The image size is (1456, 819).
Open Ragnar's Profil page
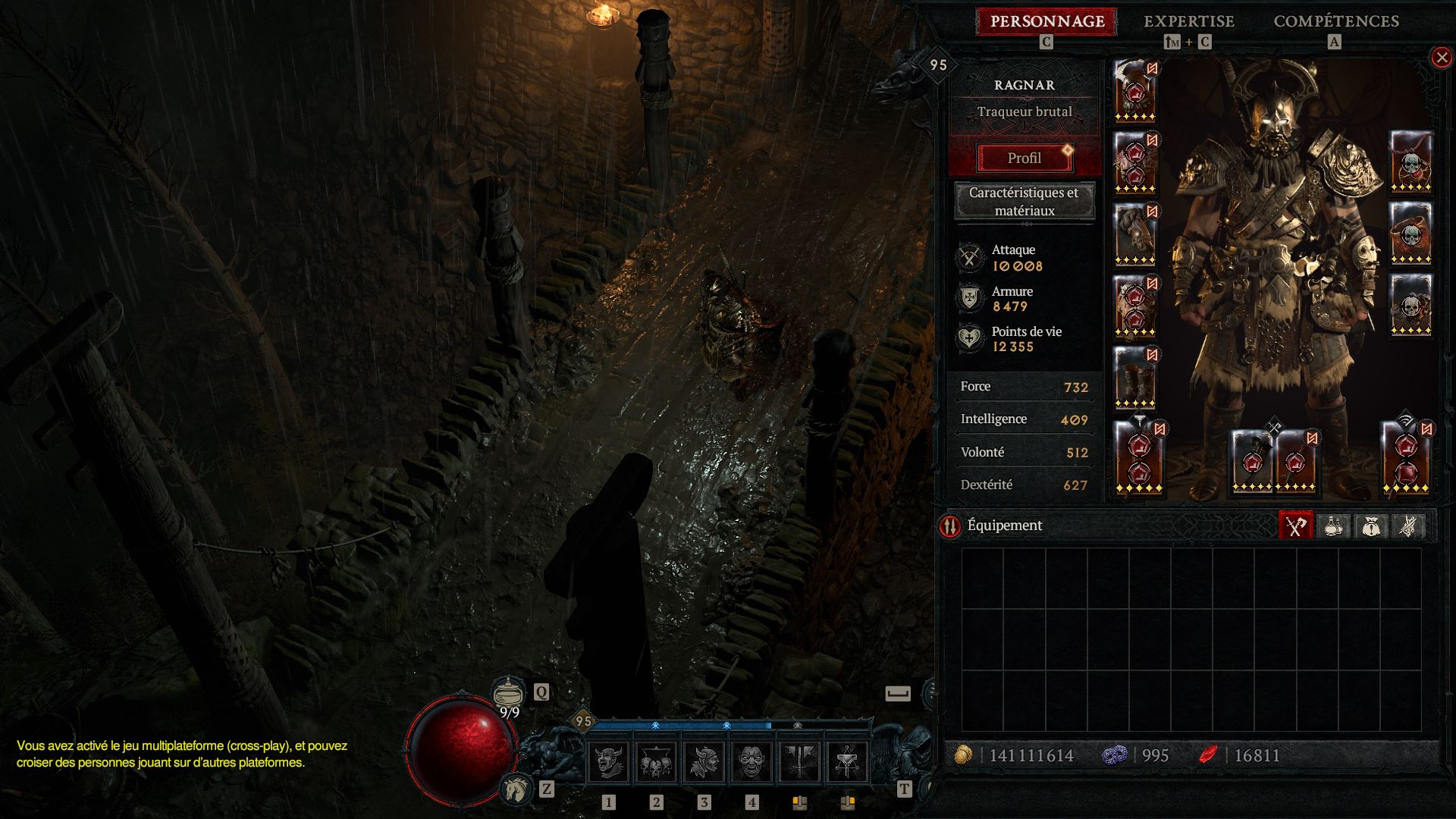(1024, 158)
